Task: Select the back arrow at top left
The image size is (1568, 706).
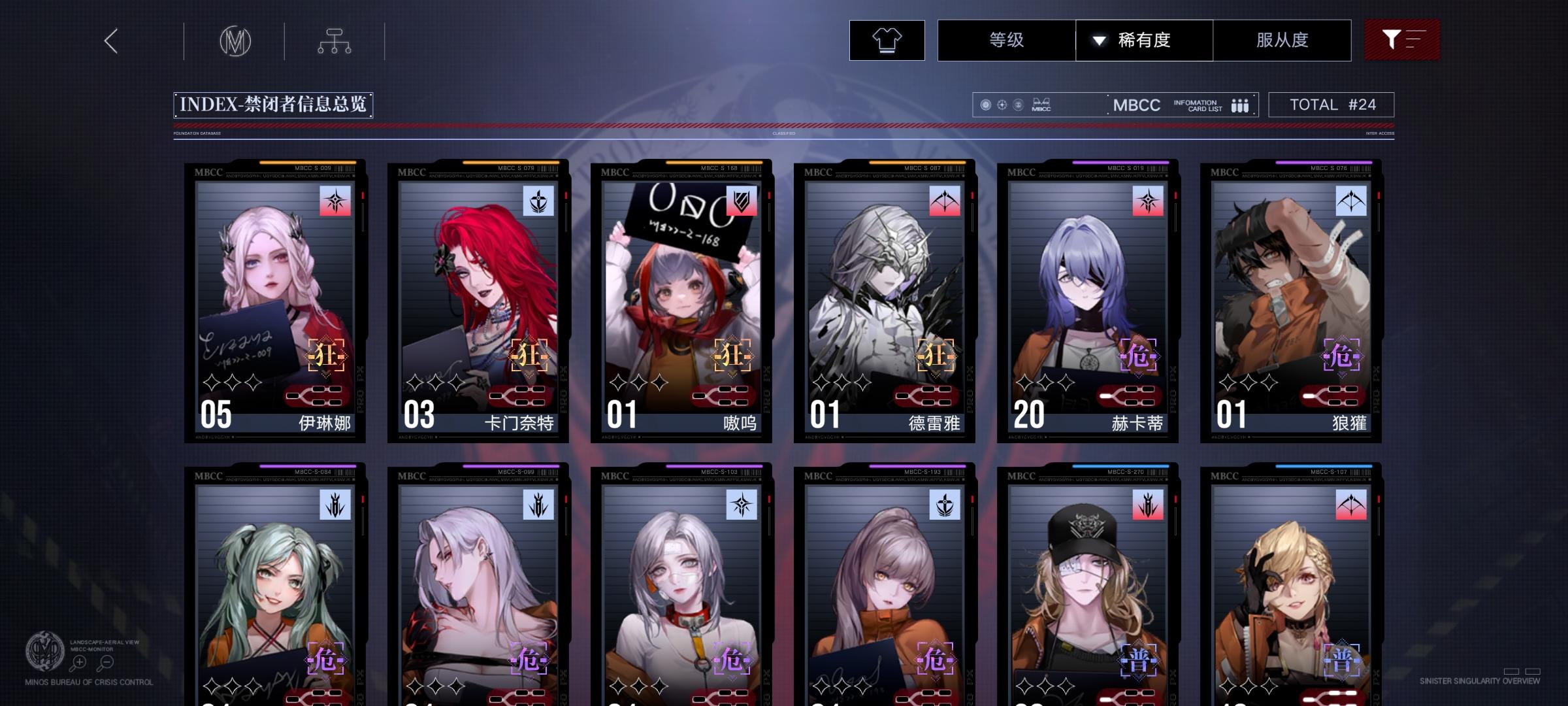Action: coord(110,41)
